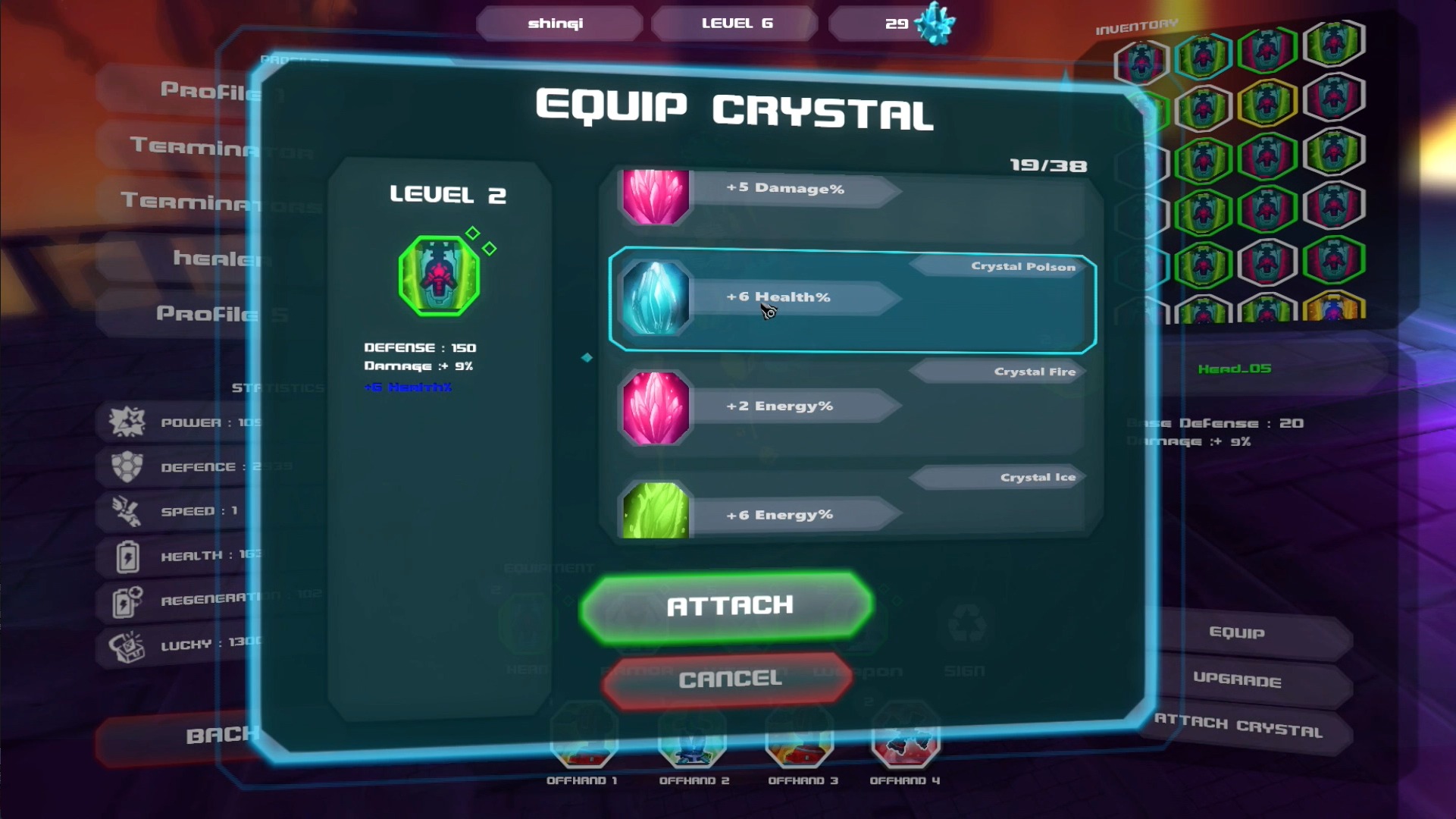The height and width of the screenshot is (819, 1456).
Task: Select the pink Crystal Fire icon
Action: [655, 406]
